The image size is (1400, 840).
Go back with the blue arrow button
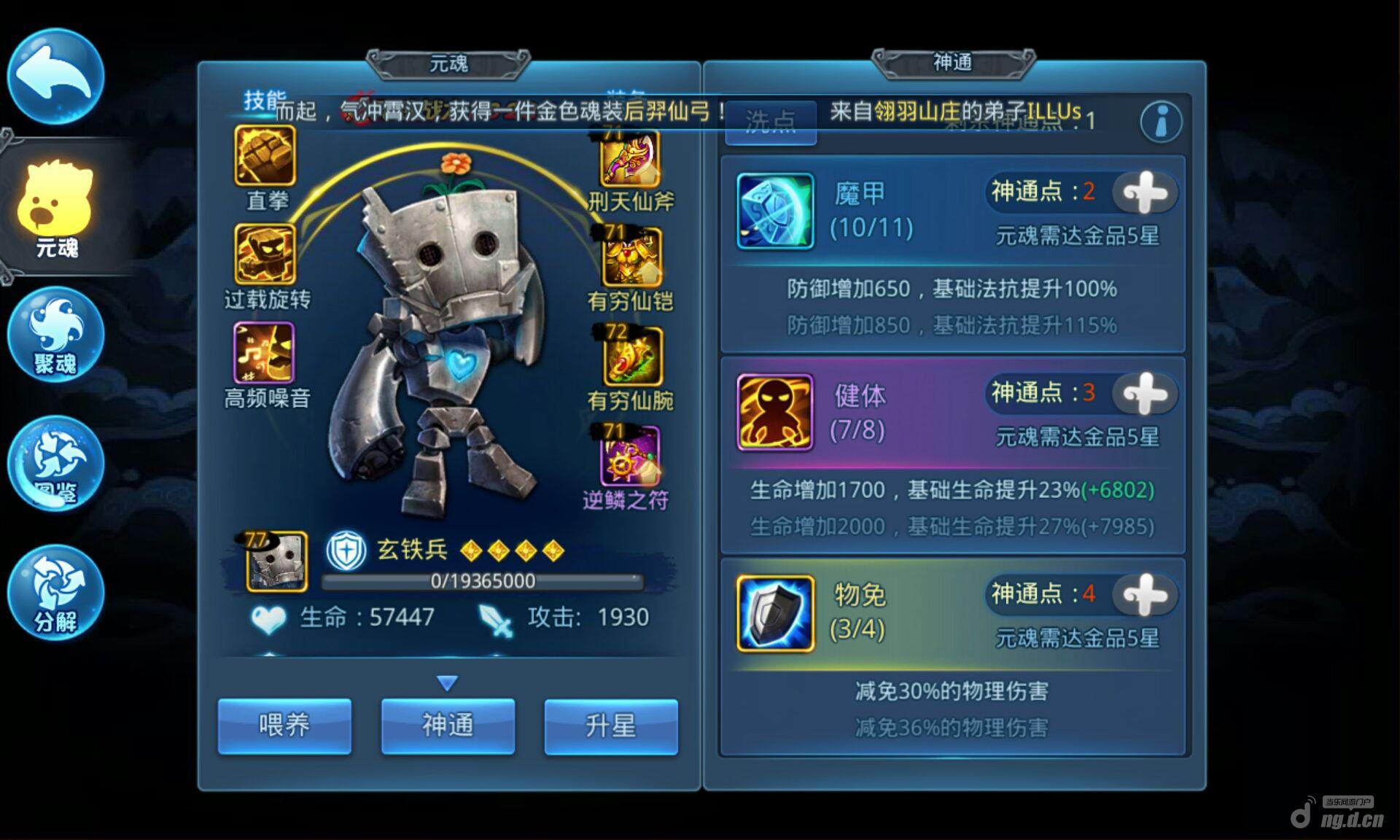click(55, 76)
